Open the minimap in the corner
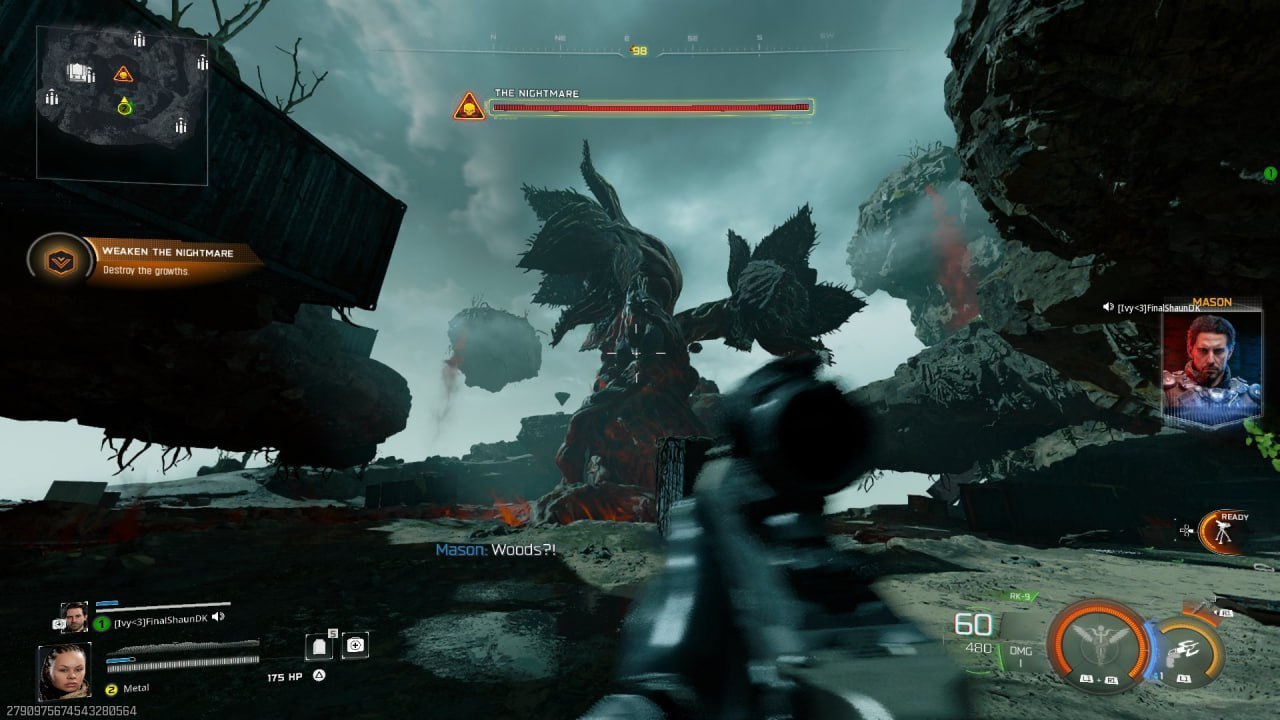Screen dimensions: 1280x720 click(x=122, y=105)
